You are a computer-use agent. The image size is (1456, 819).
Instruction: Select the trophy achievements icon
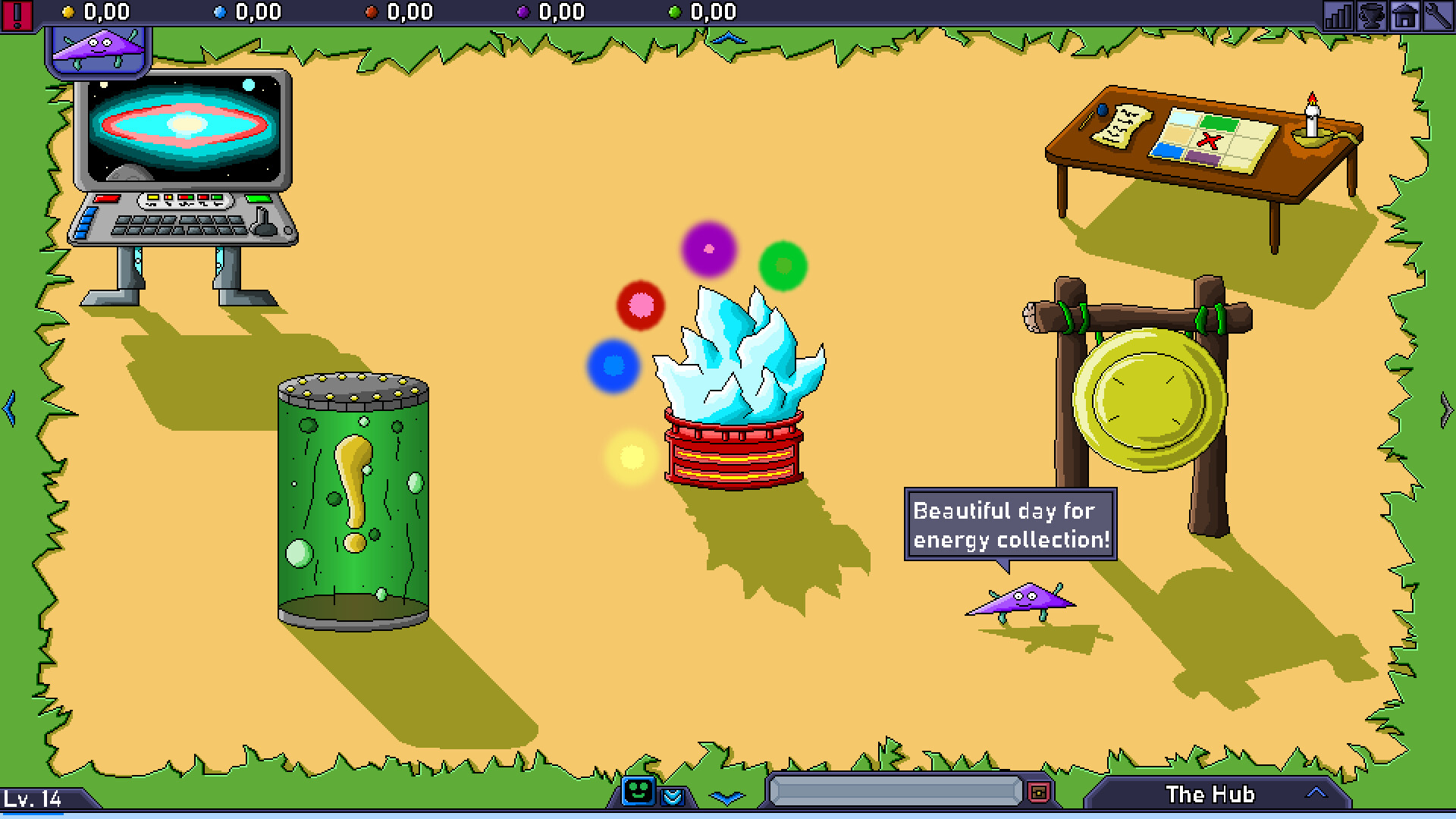1373,14
